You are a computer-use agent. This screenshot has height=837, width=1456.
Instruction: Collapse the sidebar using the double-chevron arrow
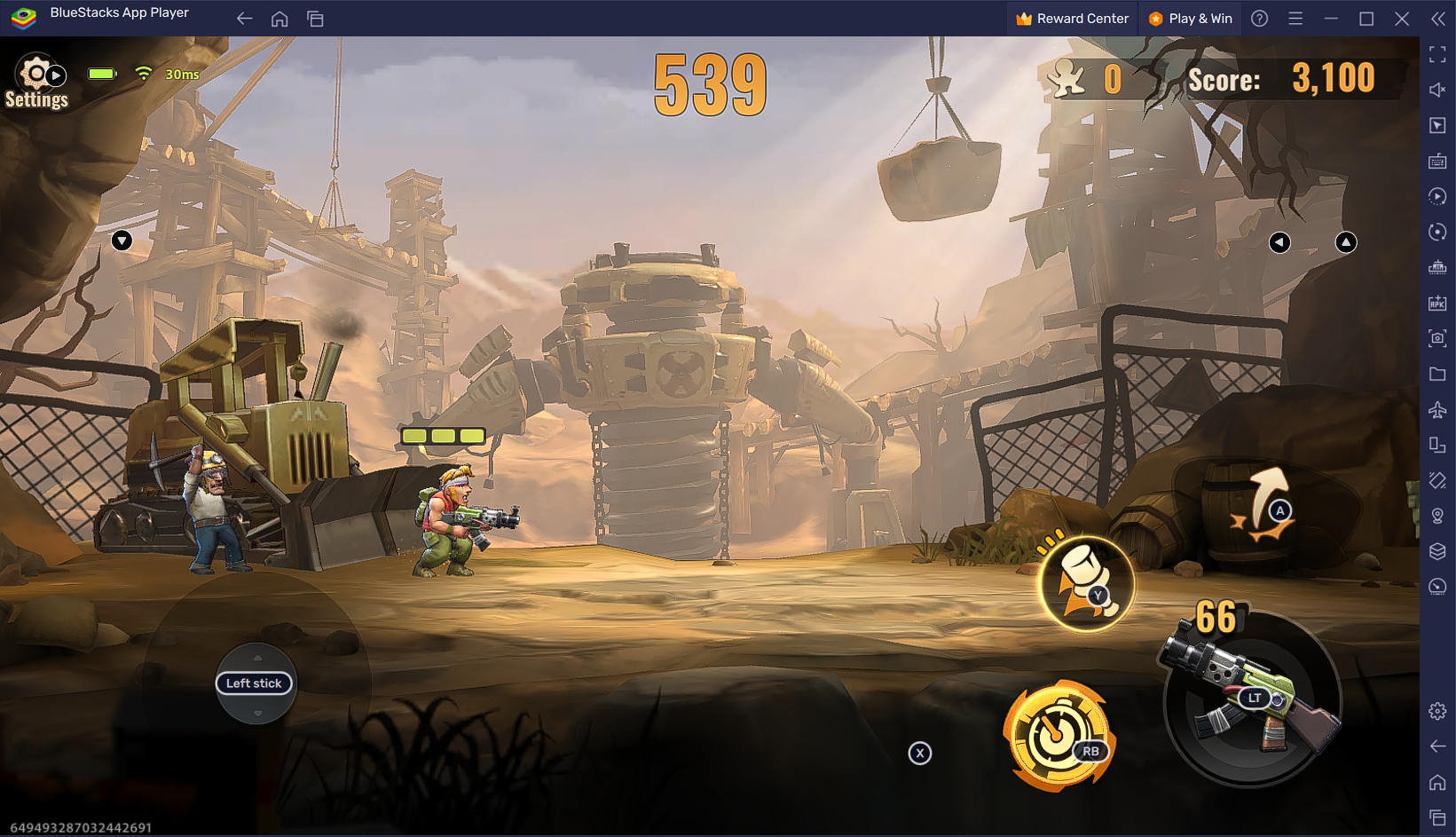[x=1436, y=18]
